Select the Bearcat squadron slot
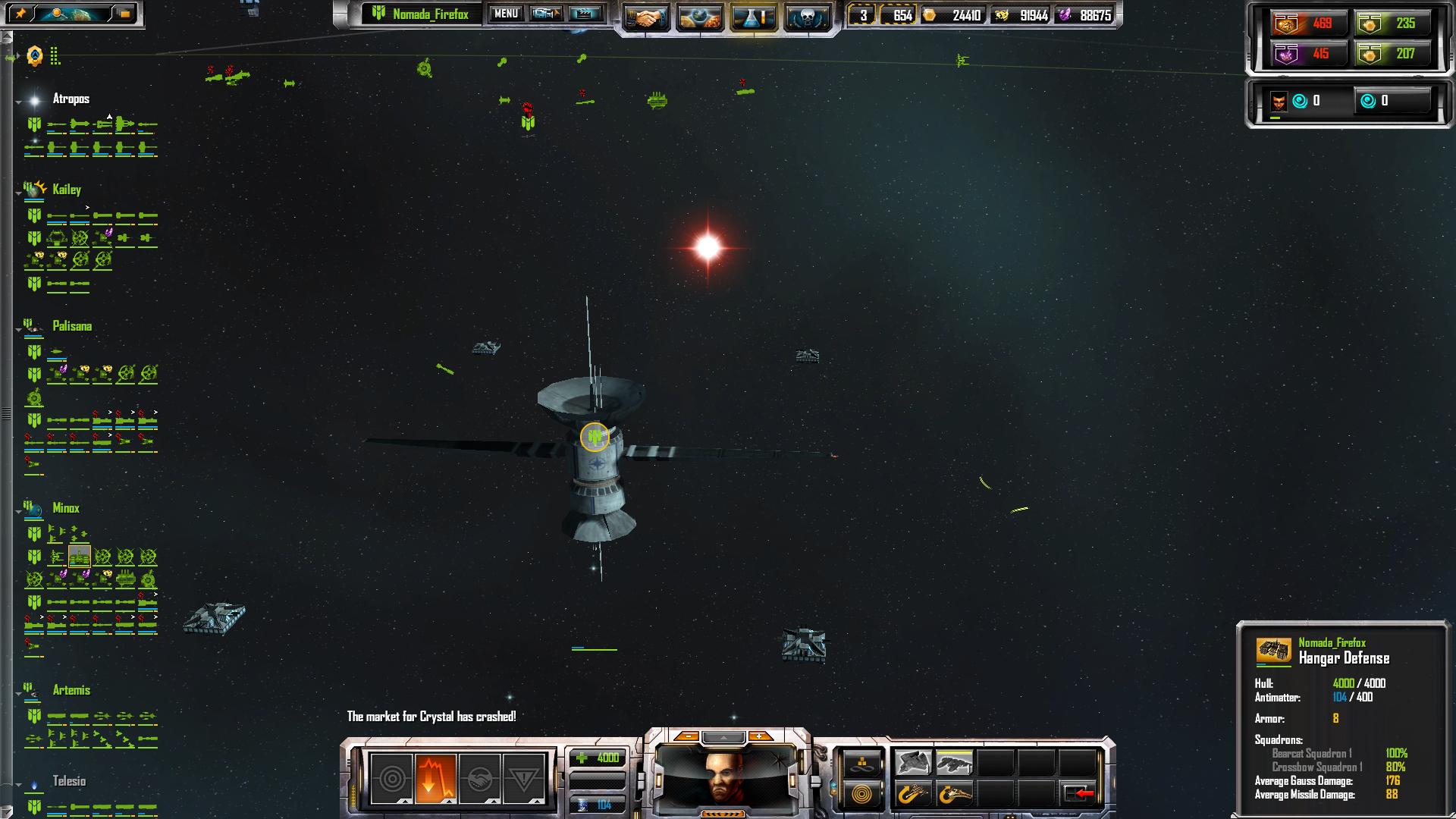The image size is (1456, 819). pos(914,763)
